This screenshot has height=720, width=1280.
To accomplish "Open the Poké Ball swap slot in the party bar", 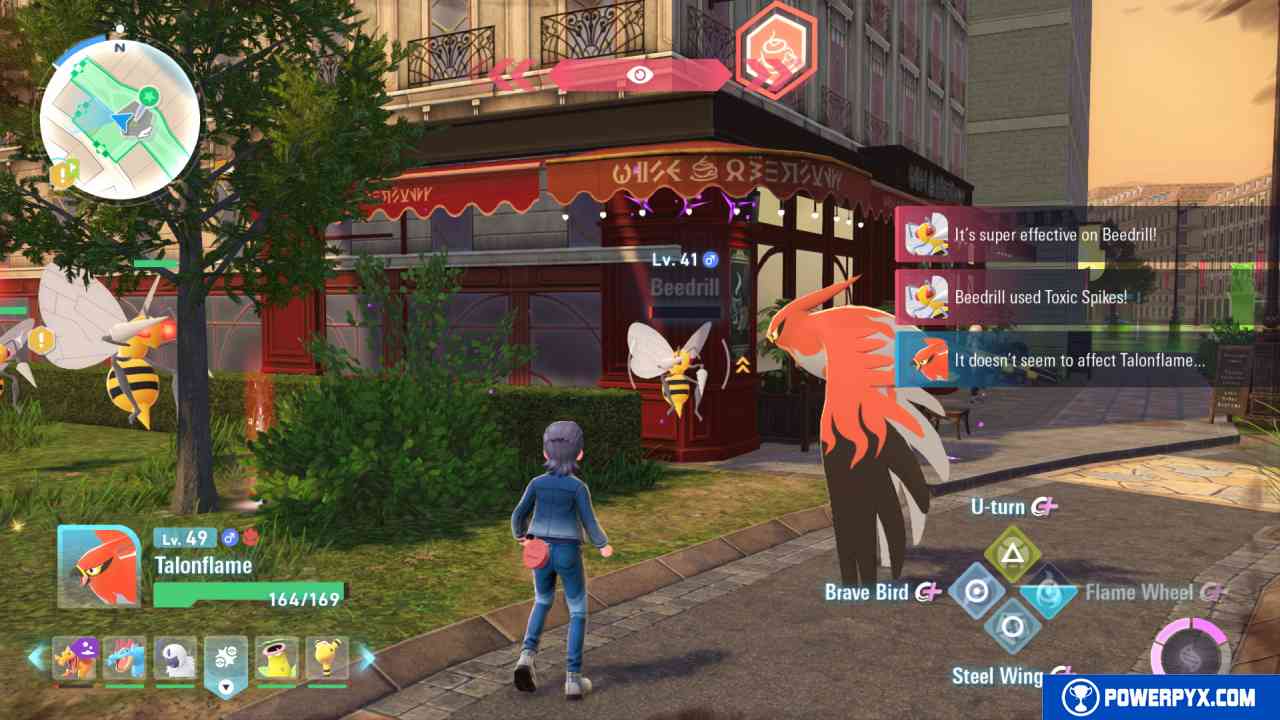I will coord(226,660).
